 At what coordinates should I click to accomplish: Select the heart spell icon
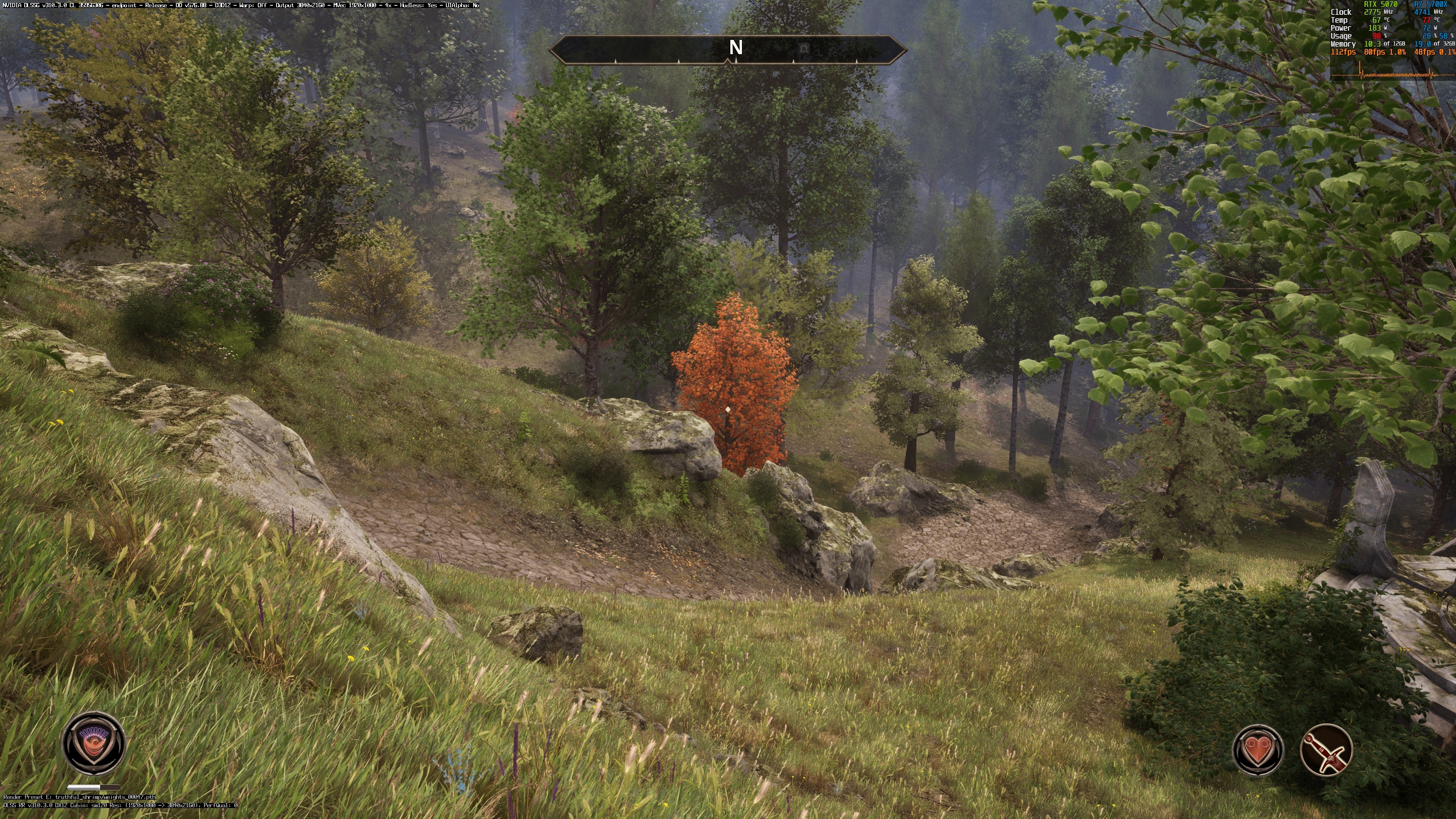(x=1258, y=750)
